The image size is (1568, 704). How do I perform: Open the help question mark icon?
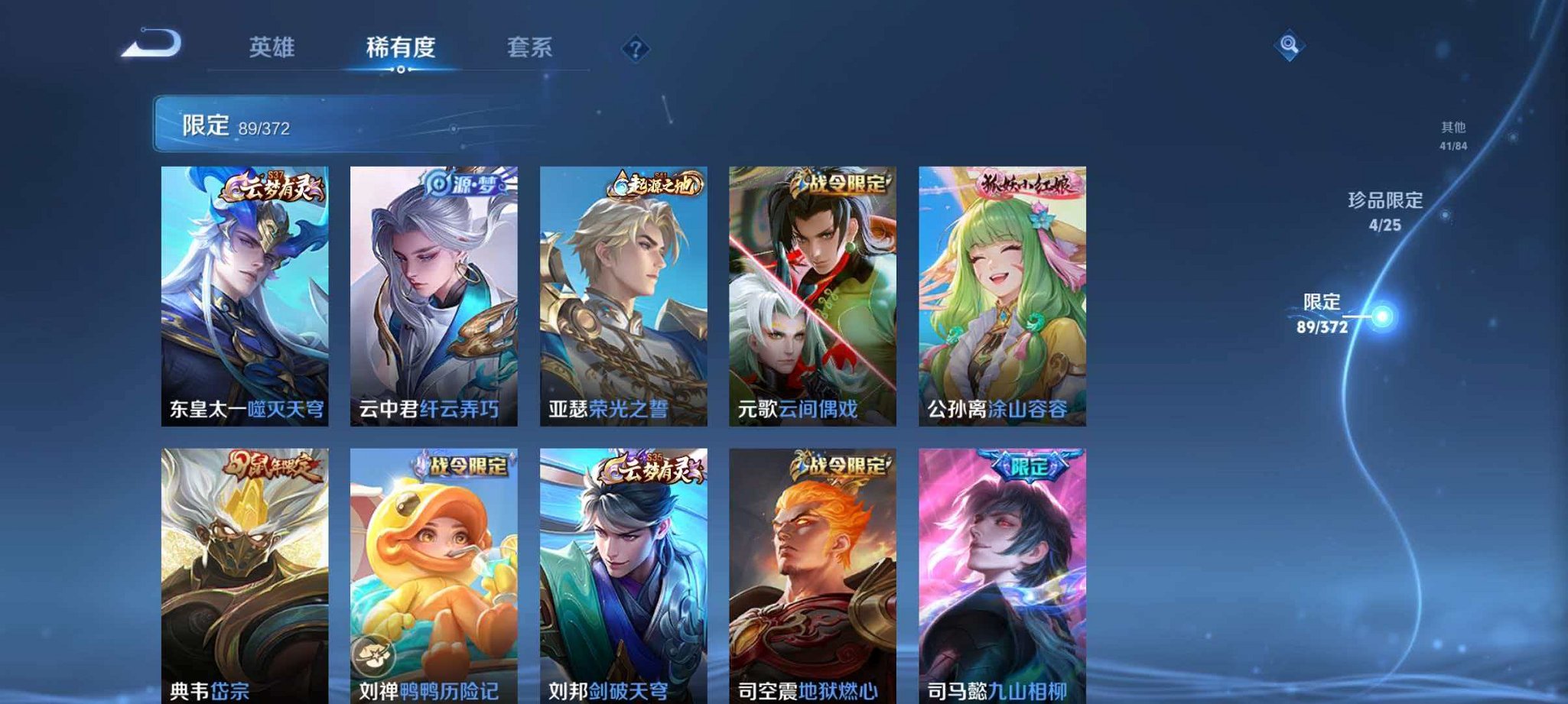click(x=635, y=50)
